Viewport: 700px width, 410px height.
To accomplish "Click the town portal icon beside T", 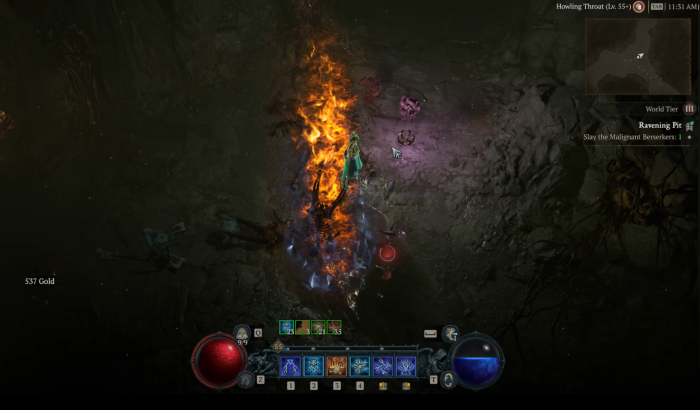I will pyautogui.click(x=449, y=379).
